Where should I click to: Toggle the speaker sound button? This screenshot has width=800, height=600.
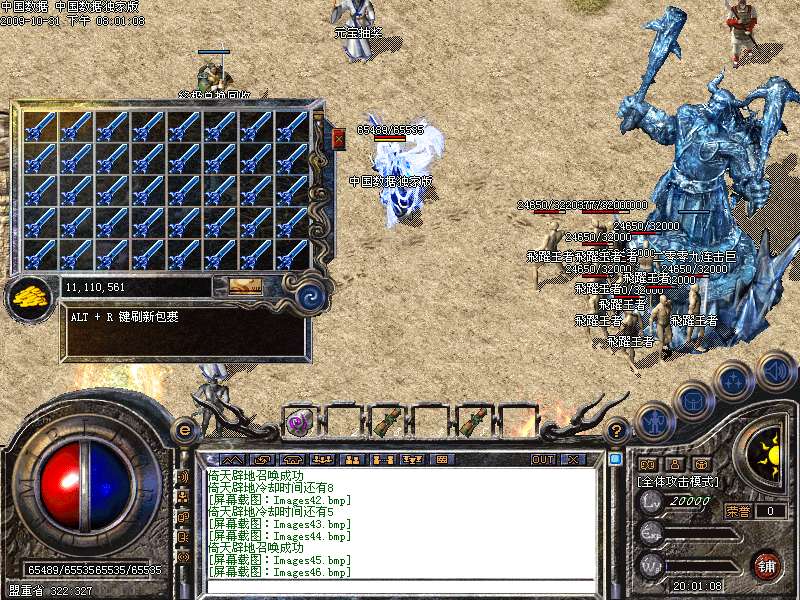(x=775, y=370)
